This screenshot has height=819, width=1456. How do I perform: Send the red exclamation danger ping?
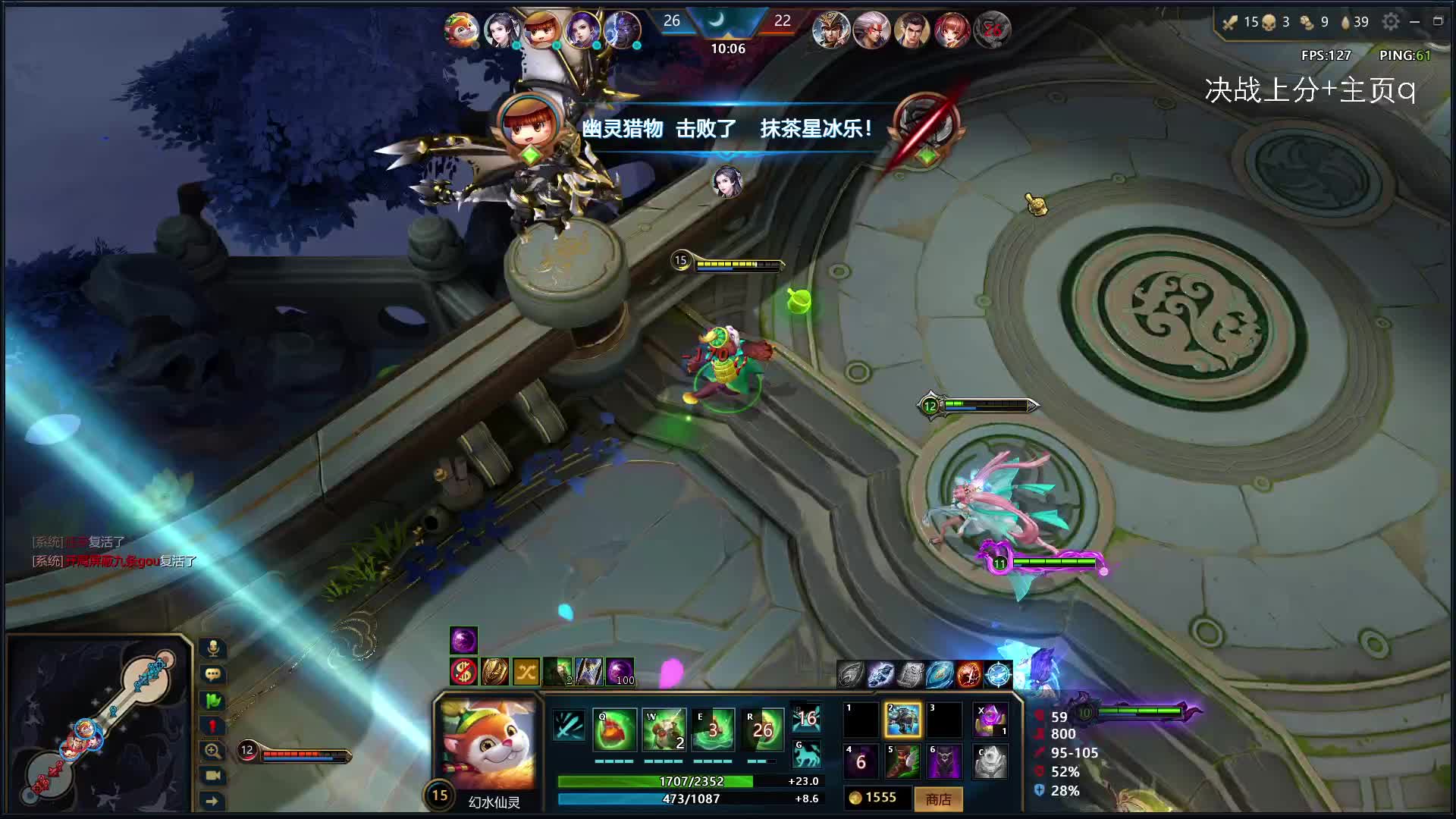tap(213, 726)
